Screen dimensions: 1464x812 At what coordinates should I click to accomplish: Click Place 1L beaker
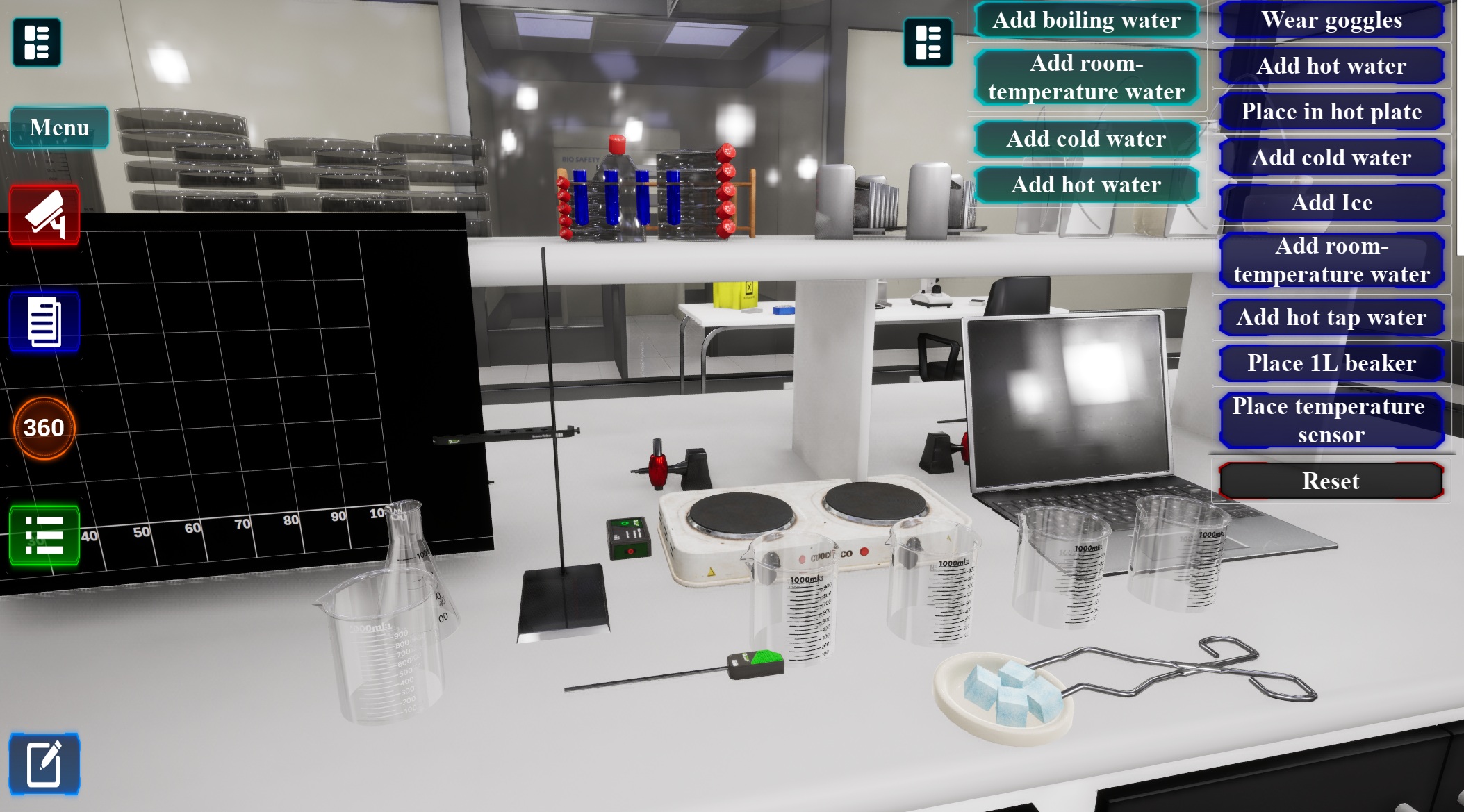click(x=1331, y=363)
